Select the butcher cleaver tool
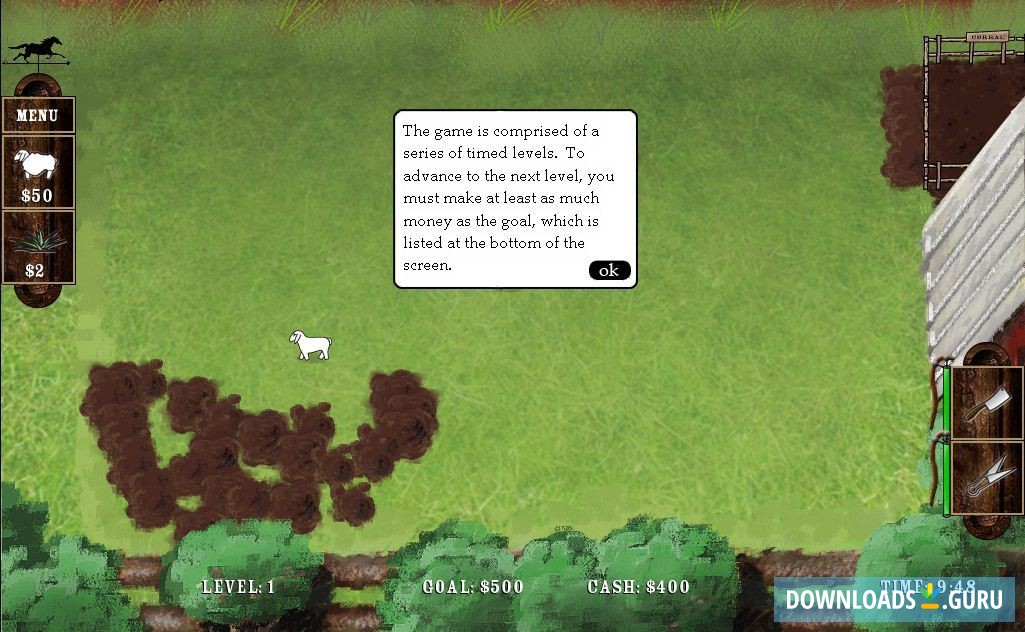The image size is (1025, 632). [x=986, y=403]
